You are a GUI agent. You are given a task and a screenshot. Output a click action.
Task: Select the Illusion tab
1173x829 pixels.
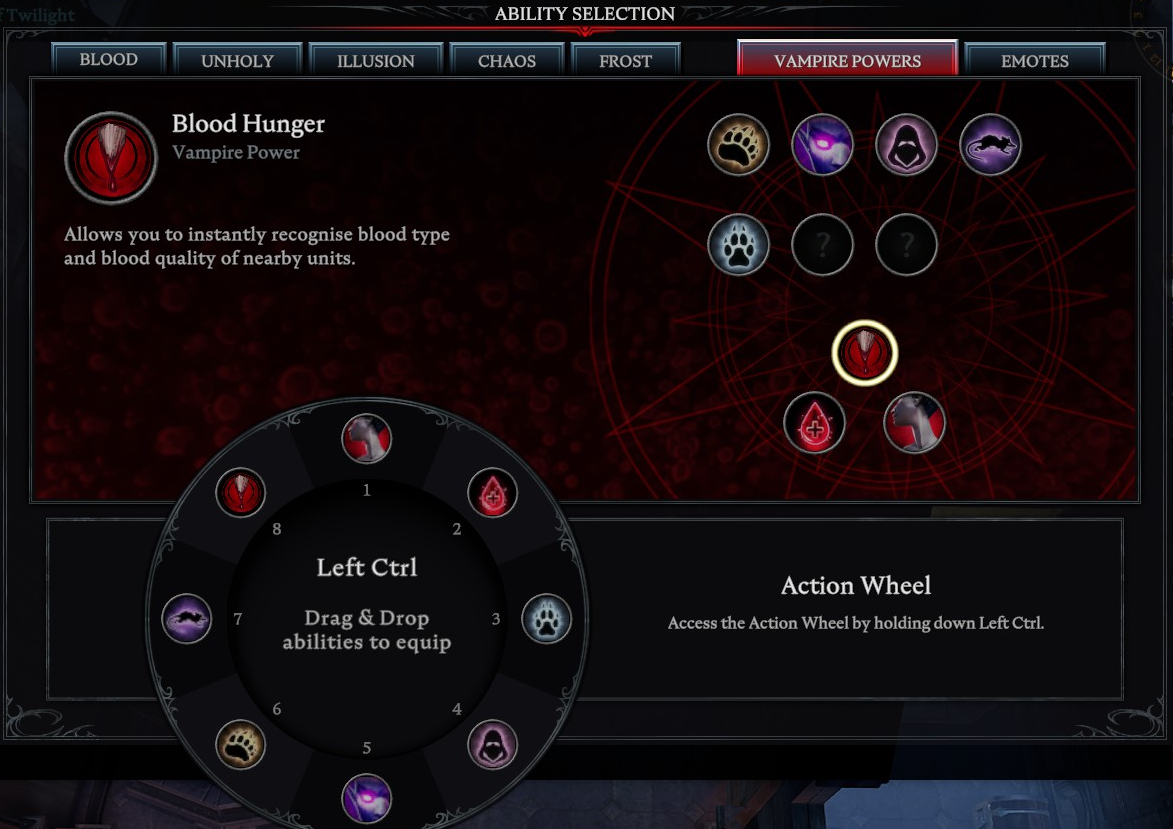point(375,61)
